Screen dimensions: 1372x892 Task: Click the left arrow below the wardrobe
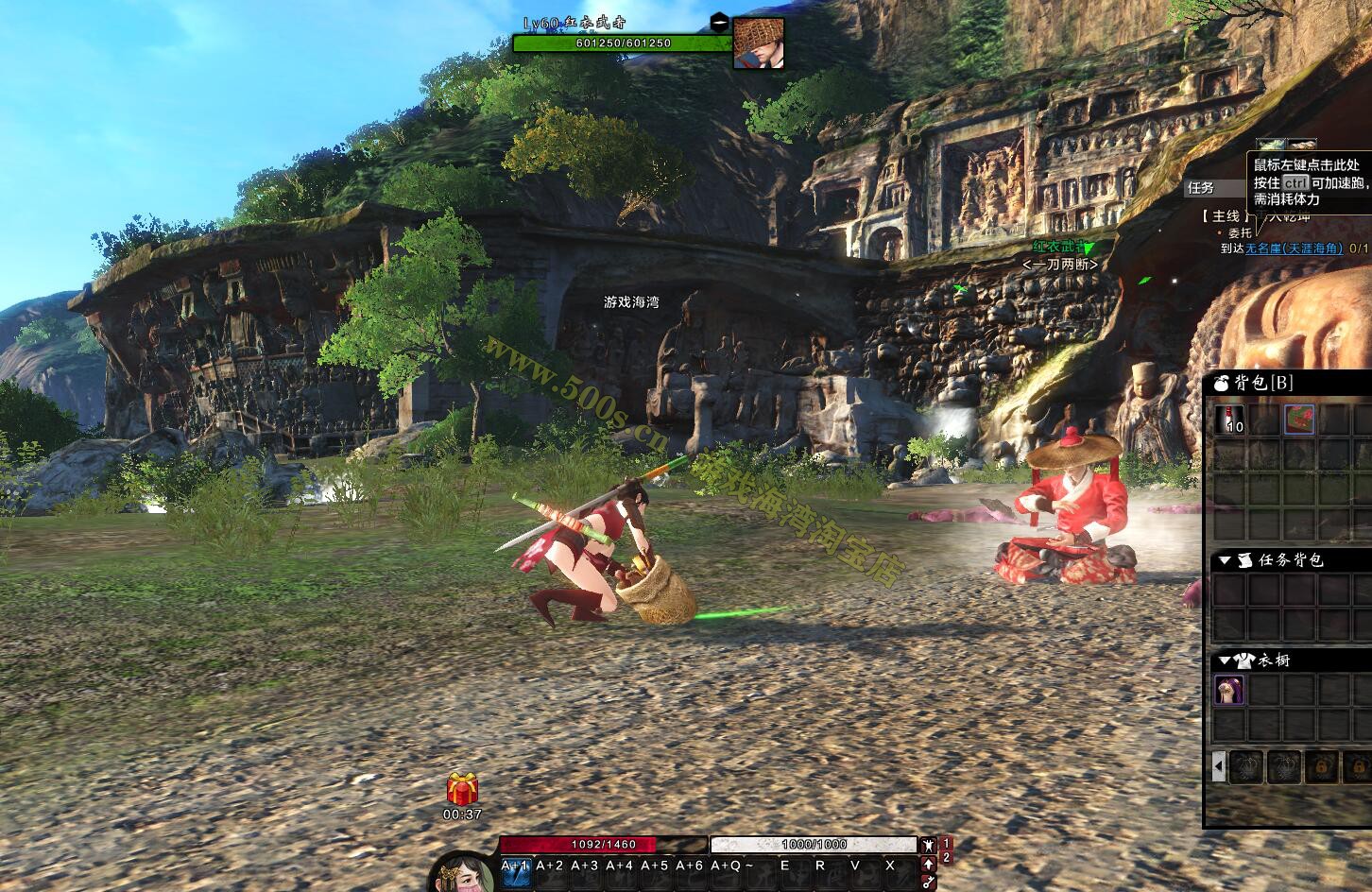(1219, 766)
